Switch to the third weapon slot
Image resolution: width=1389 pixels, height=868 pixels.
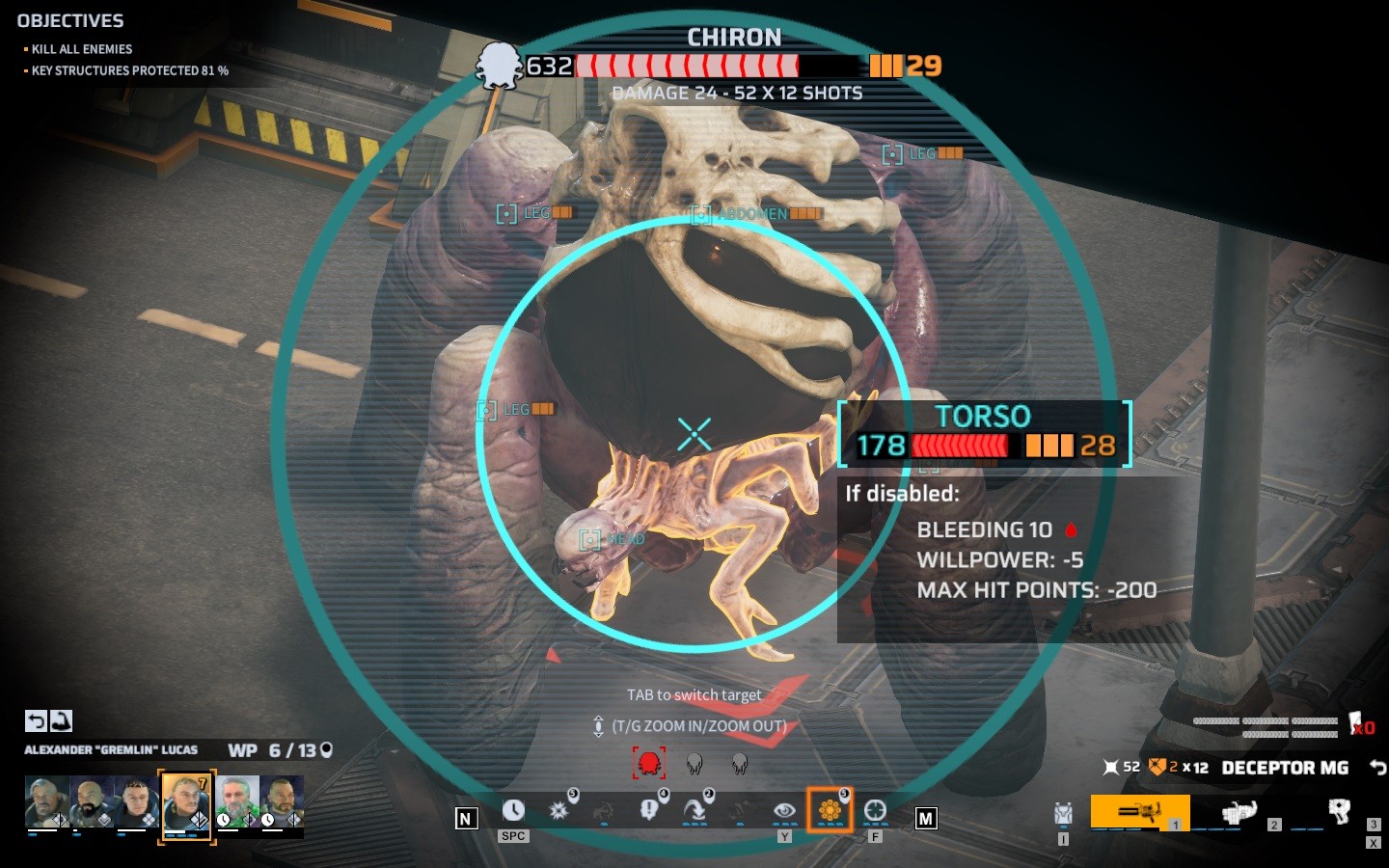pyautogui.click(x=1339, y=812)
